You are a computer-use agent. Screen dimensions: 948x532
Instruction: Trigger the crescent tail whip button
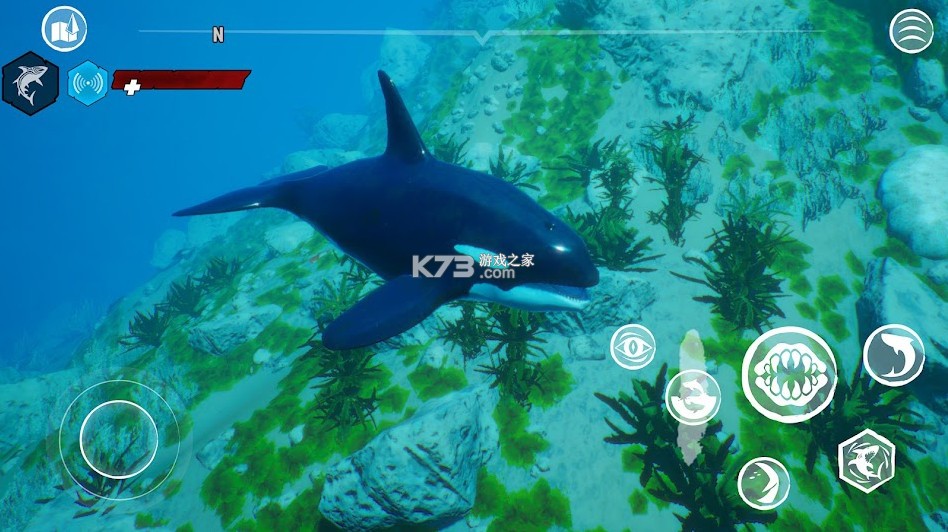click(763, 483)
